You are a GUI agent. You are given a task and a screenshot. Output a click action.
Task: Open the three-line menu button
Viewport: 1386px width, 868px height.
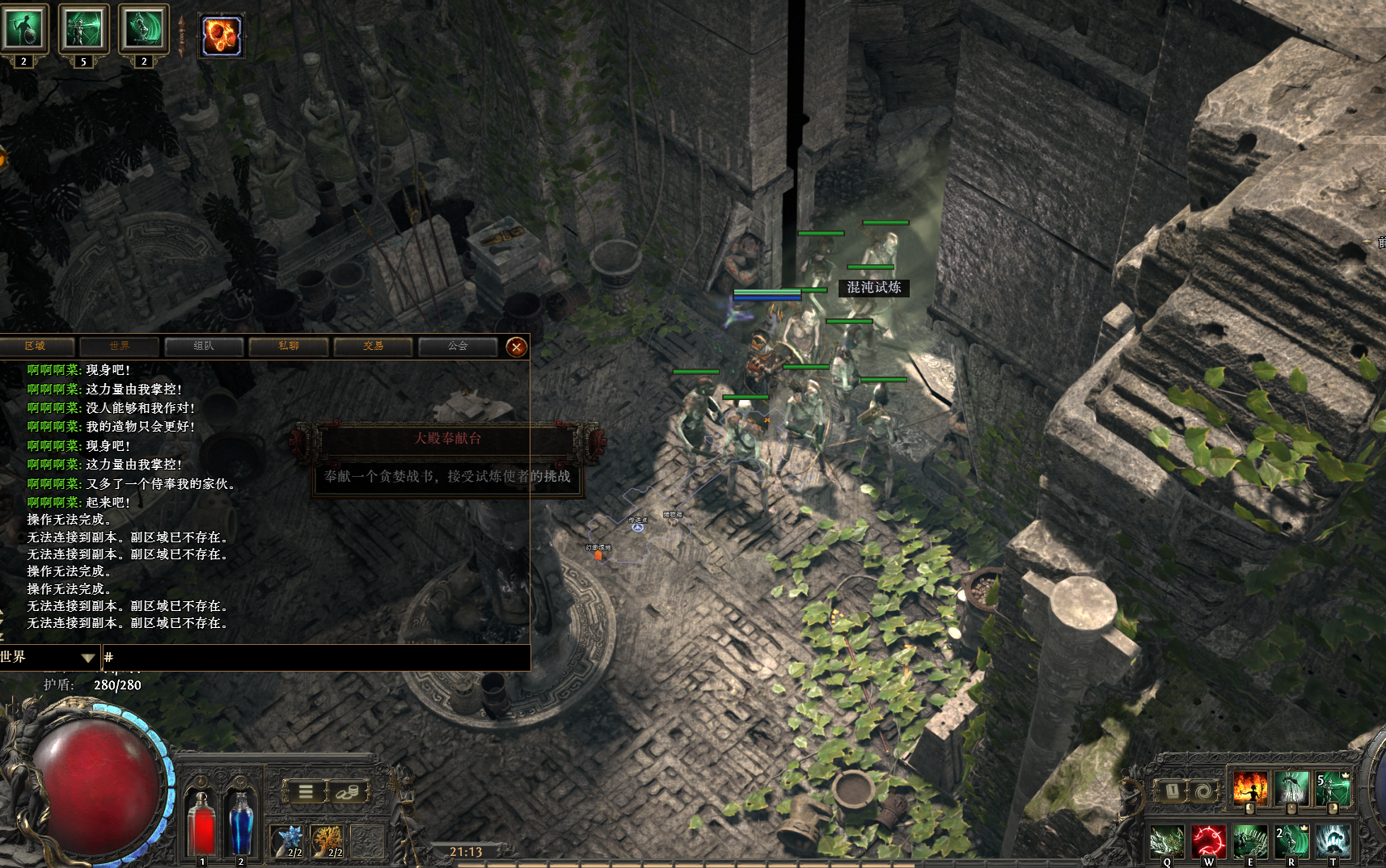306,792
